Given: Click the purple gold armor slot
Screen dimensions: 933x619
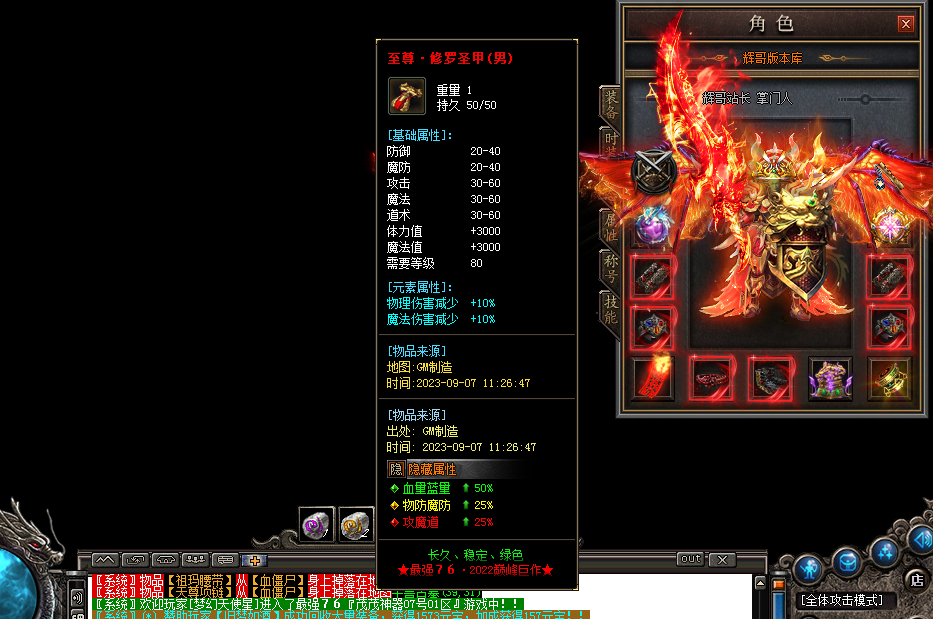Looking at the screenshot, I should (830, 378).
